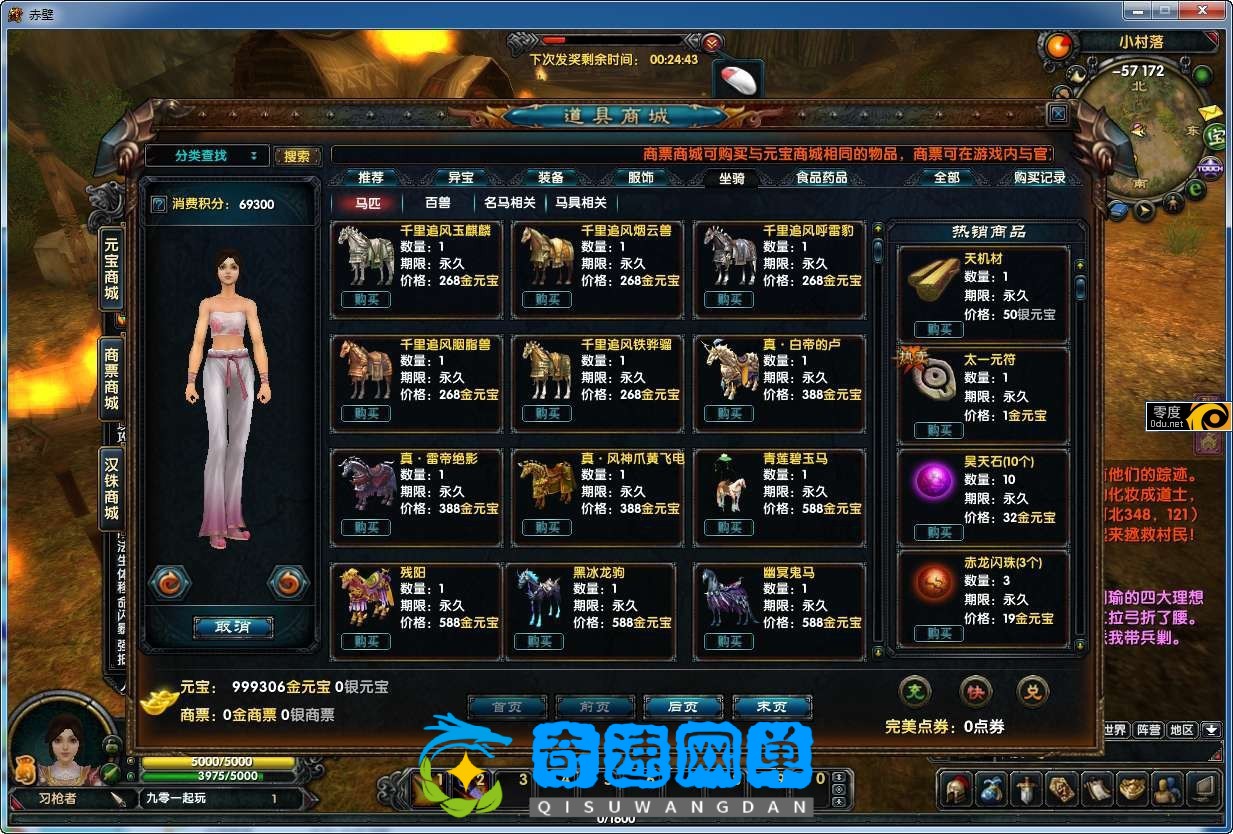The height and width of the screenshot is (834, 1233).
Task: Buy the 天机材 hot item
Action: coord(938,329)
